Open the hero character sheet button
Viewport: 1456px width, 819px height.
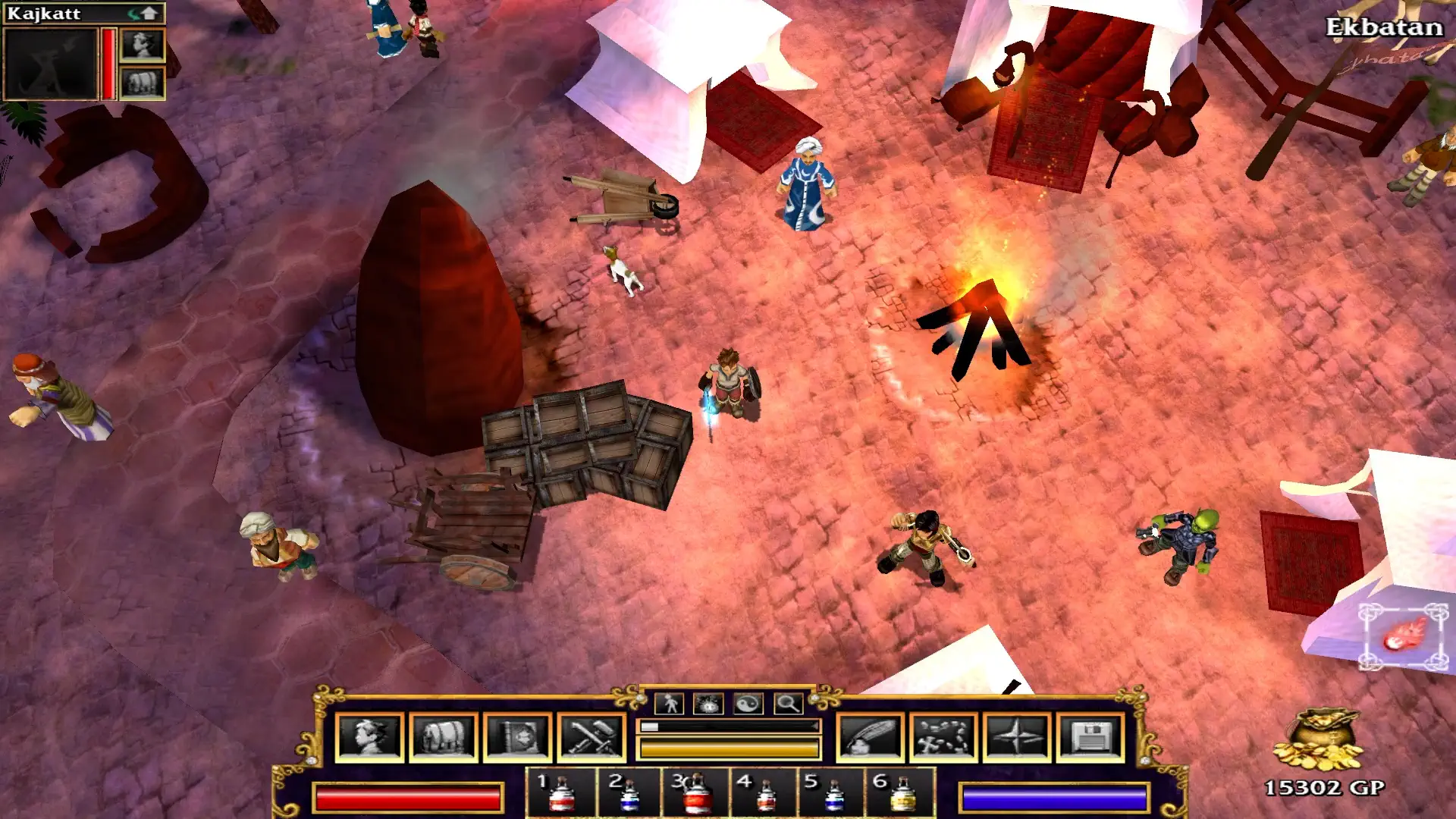click(x=369, y=736)
